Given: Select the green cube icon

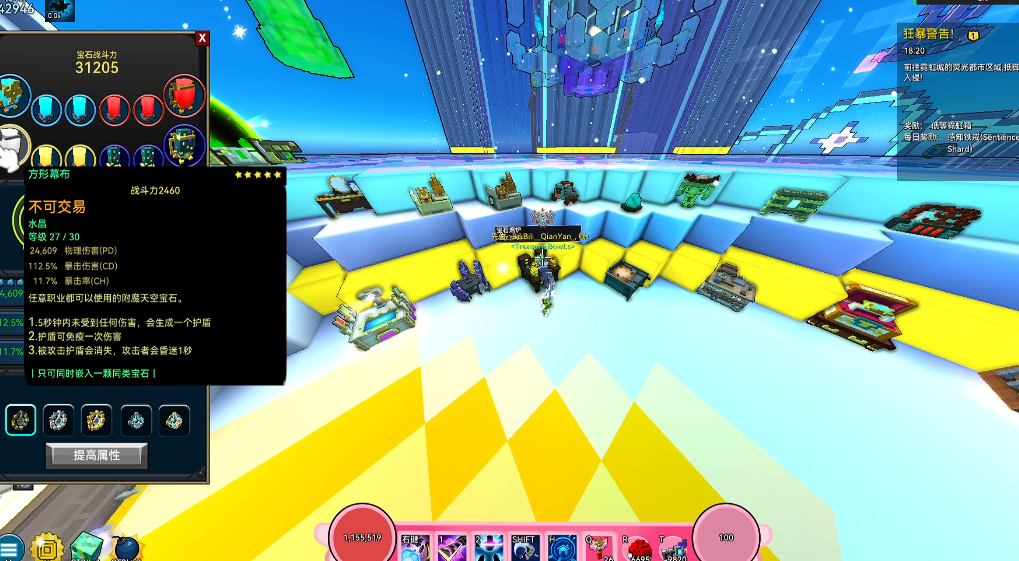Looking at the screenshot, I should coord(87,547).
